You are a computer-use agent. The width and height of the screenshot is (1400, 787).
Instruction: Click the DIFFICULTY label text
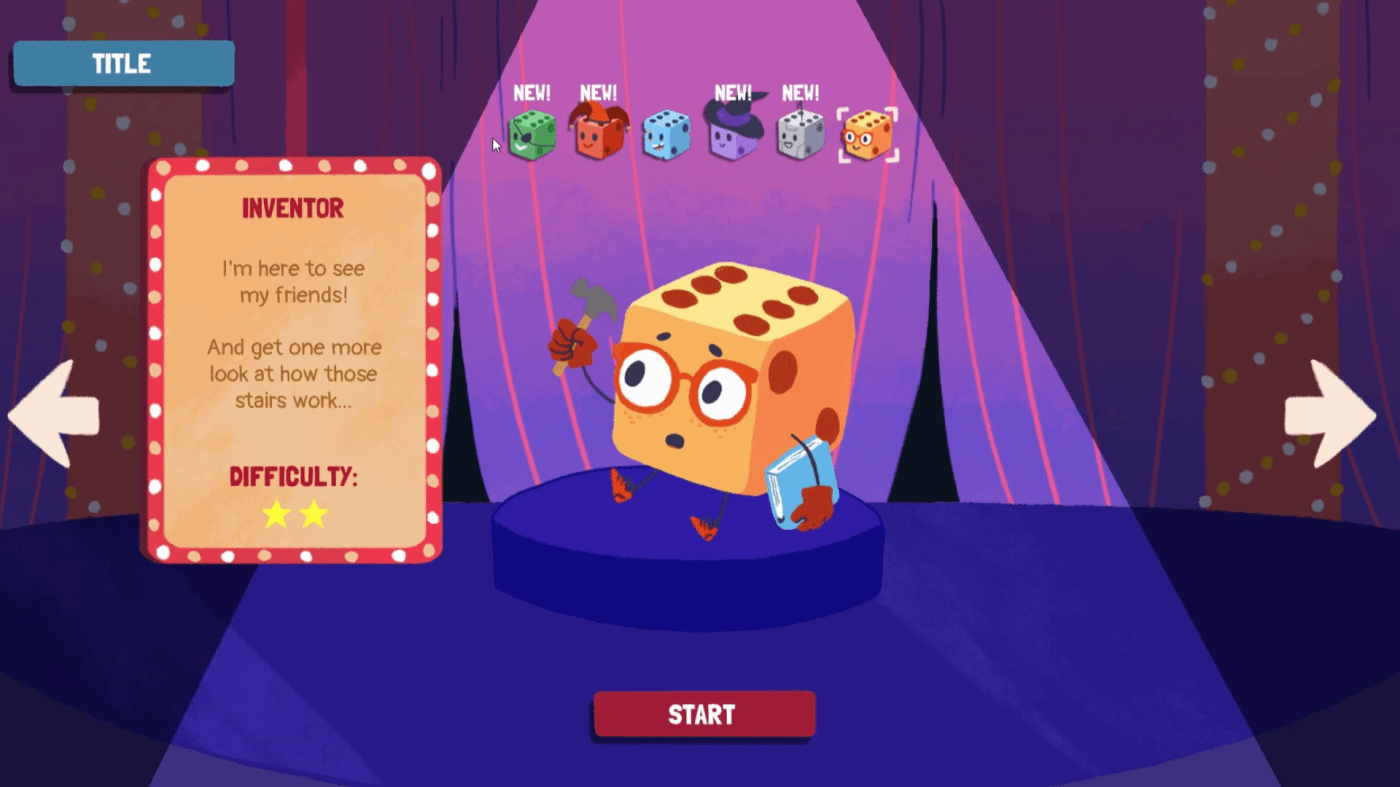(x=293, y=478)
